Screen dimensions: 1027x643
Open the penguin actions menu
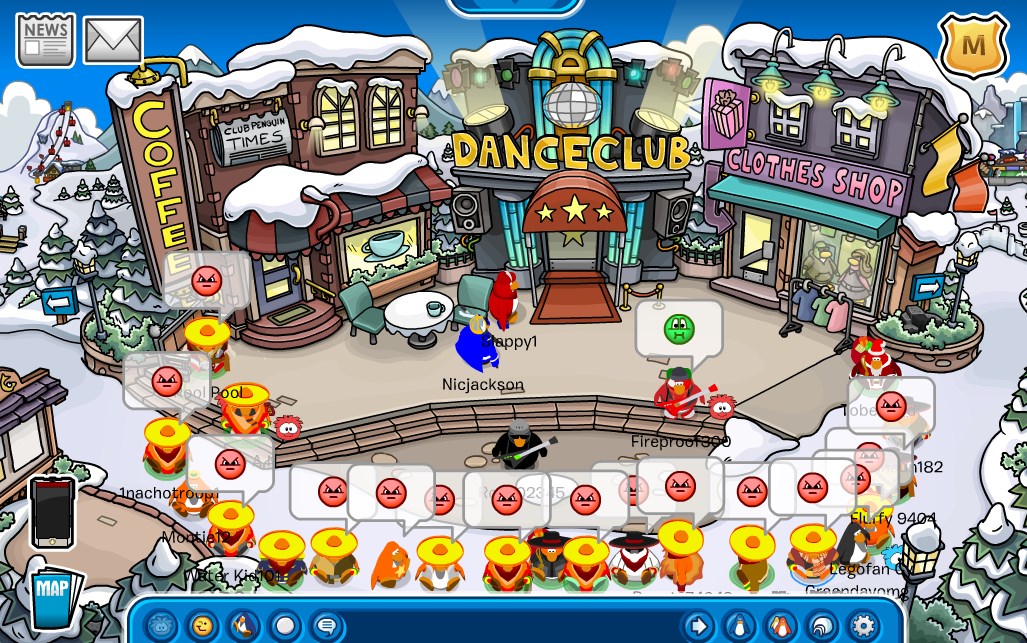243,627
